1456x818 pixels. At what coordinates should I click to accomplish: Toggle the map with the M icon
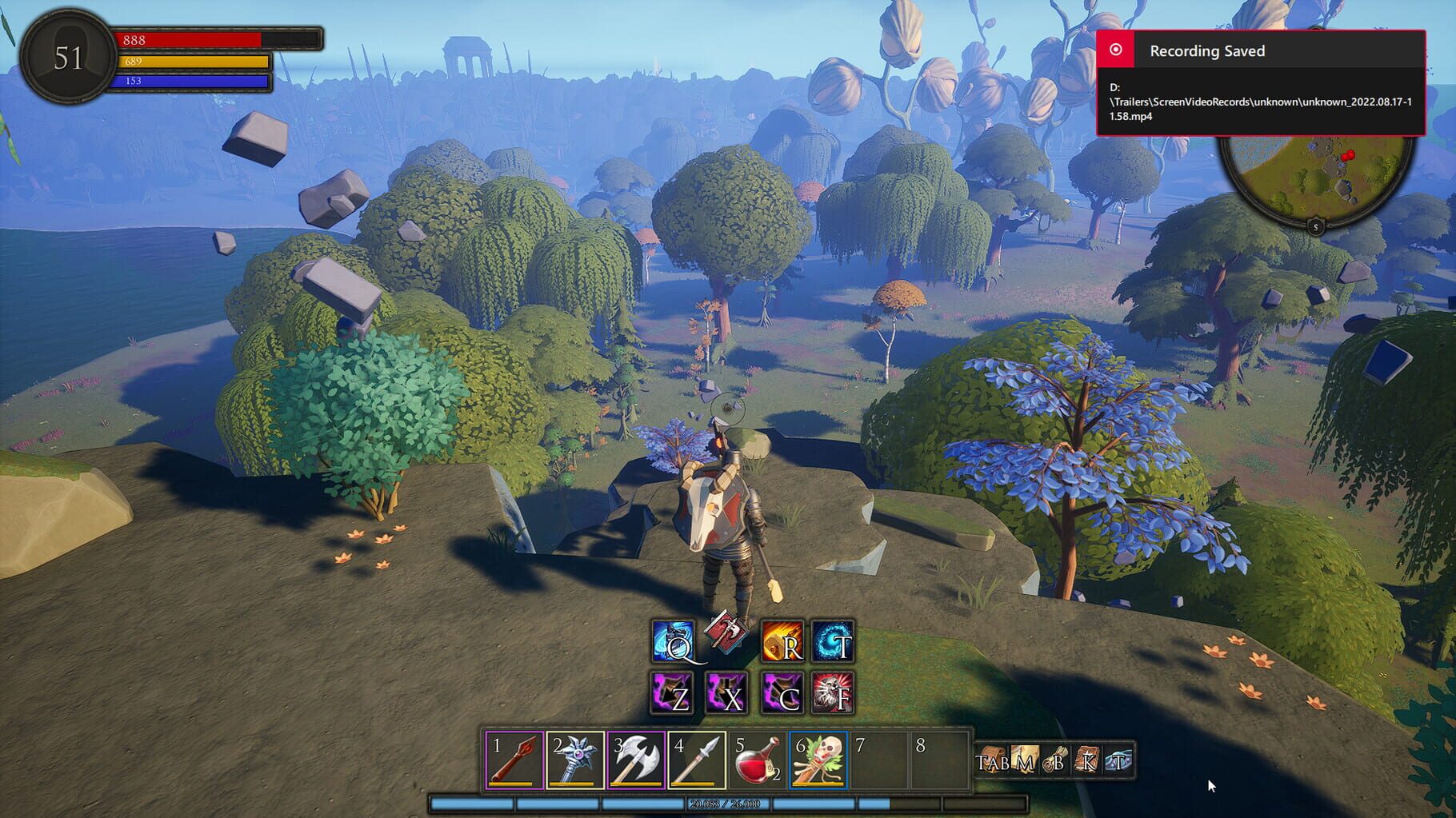tap(1023, 761)
